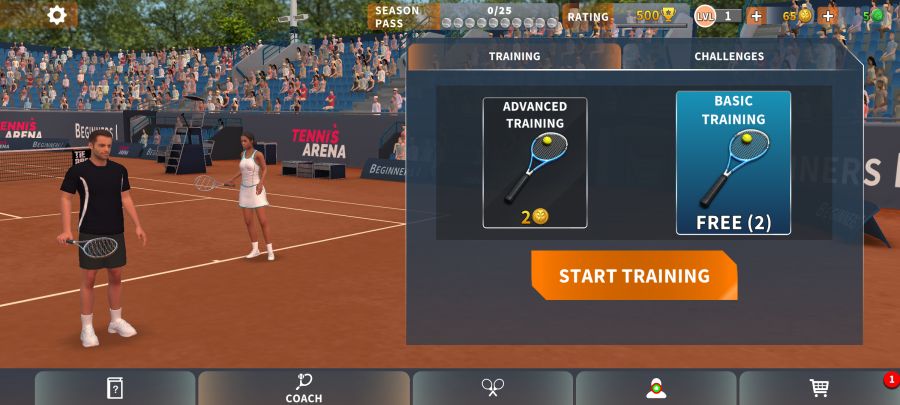Switch to the Challenges tab
Screen dimensions: 900x405
pos(729,57)
